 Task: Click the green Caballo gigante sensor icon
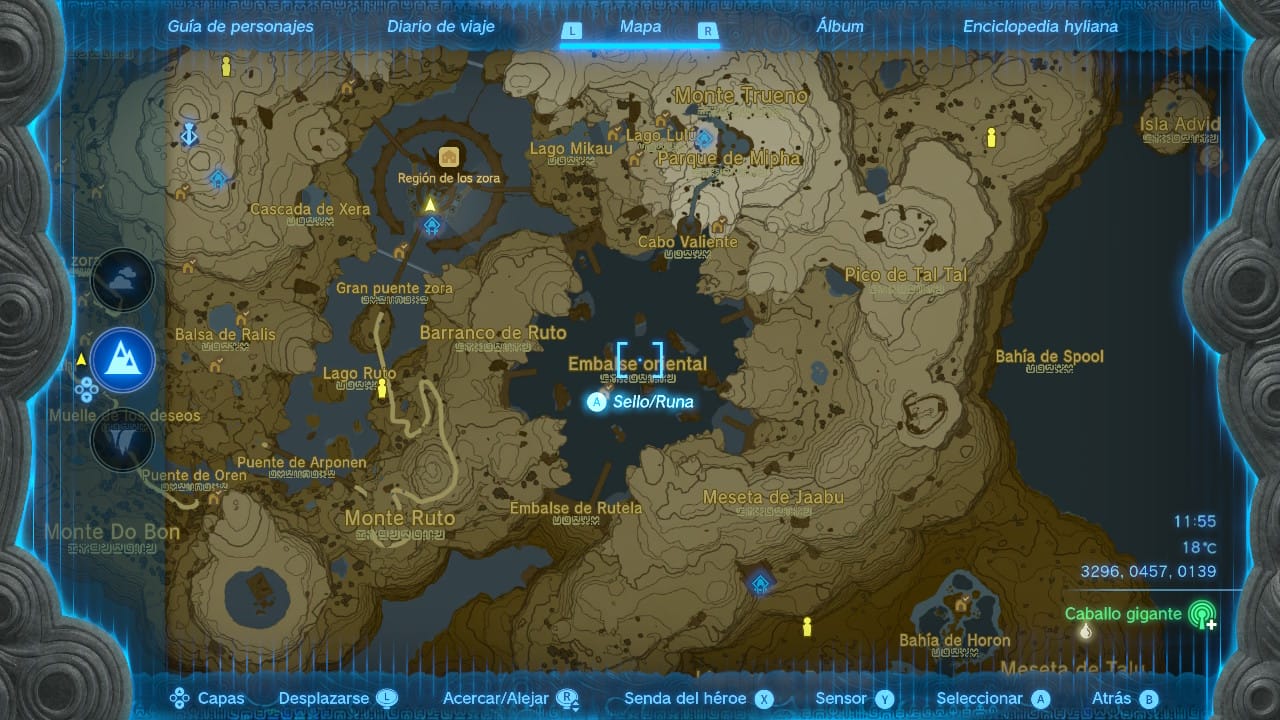pyautogui.click(x=1201, y=614)
